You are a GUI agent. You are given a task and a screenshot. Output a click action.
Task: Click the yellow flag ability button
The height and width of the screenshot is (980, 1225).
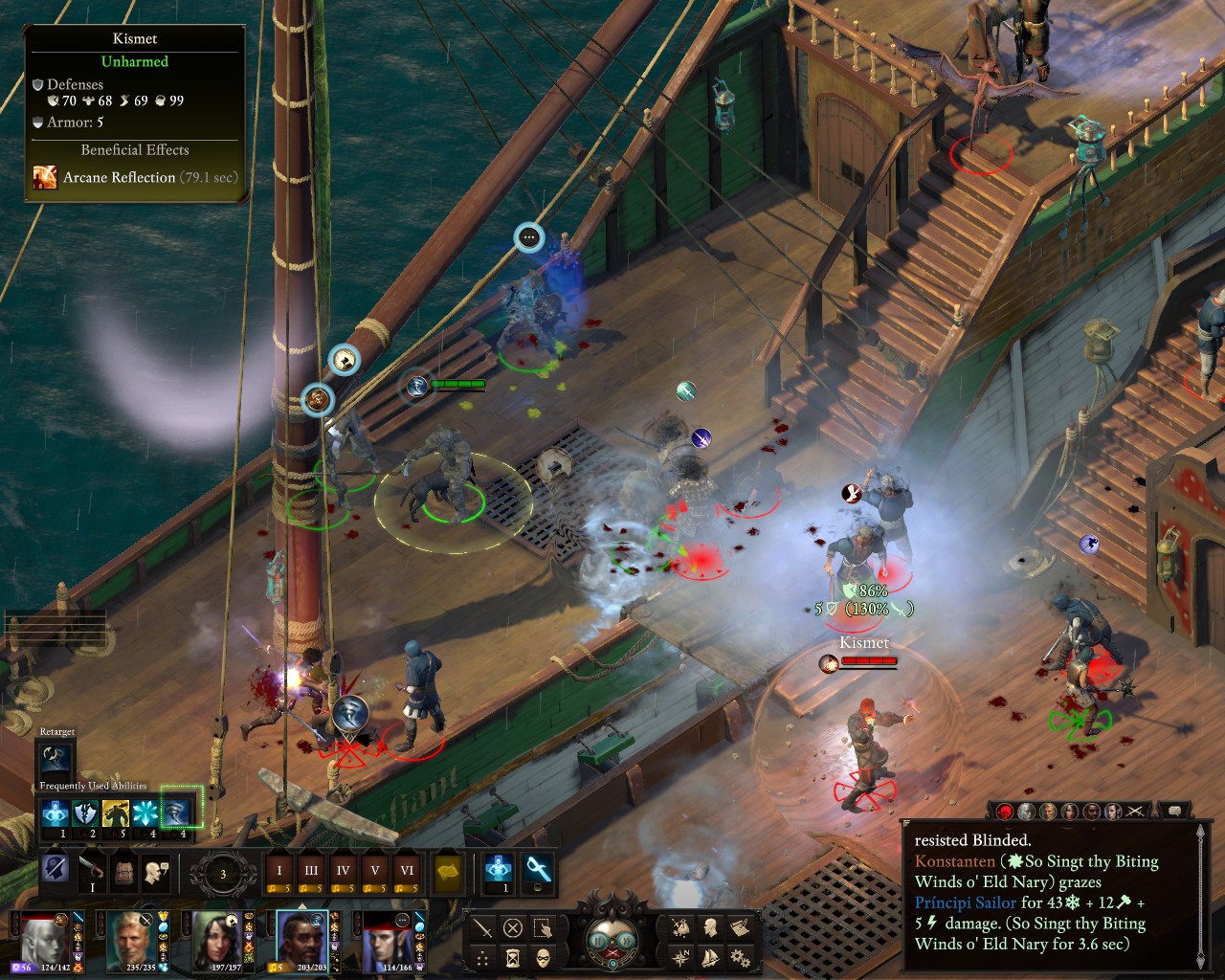[x=448, y=871]
